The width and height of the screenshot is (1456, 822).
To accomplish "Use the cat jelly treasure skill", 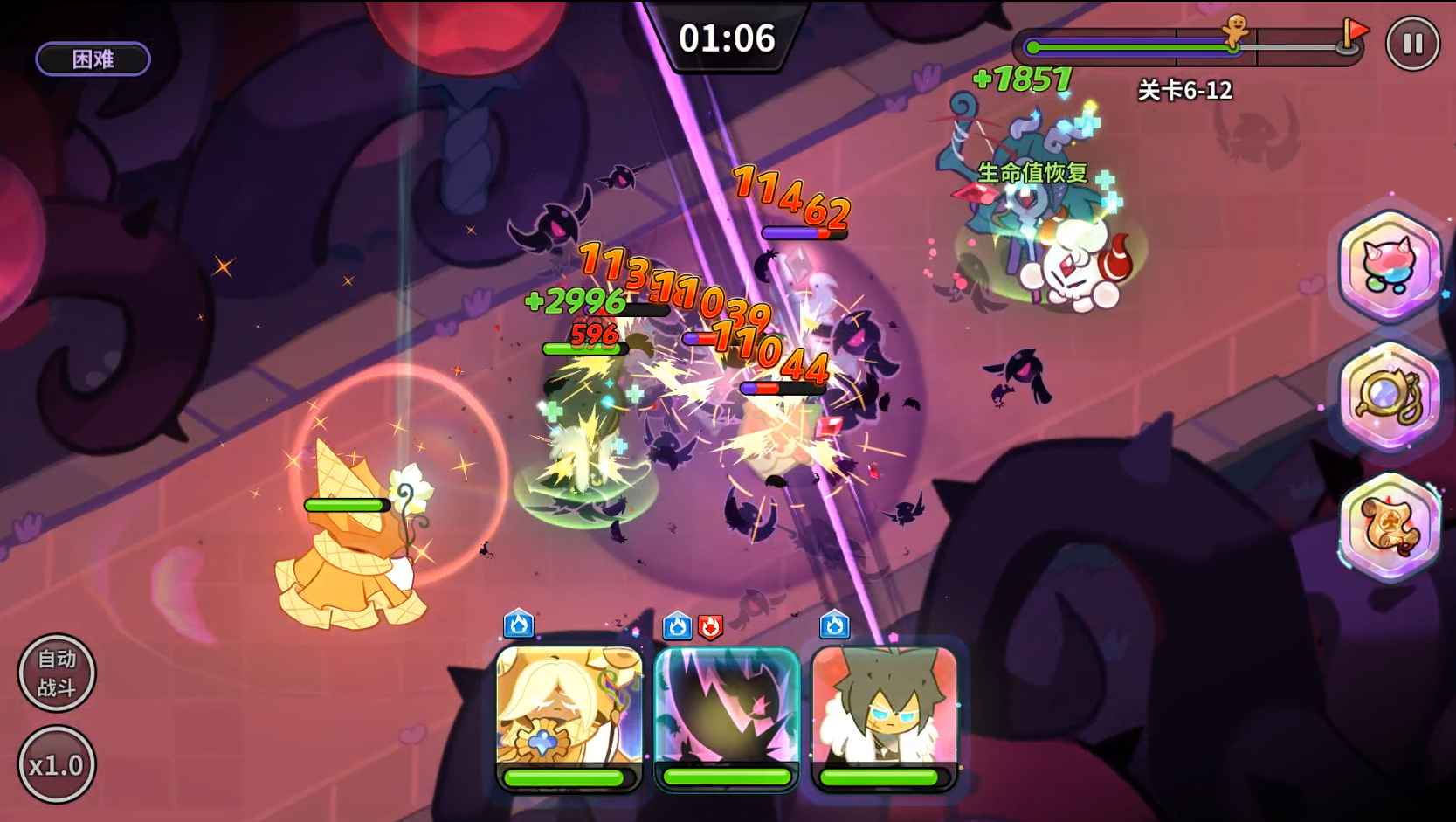I will 1389,266.
